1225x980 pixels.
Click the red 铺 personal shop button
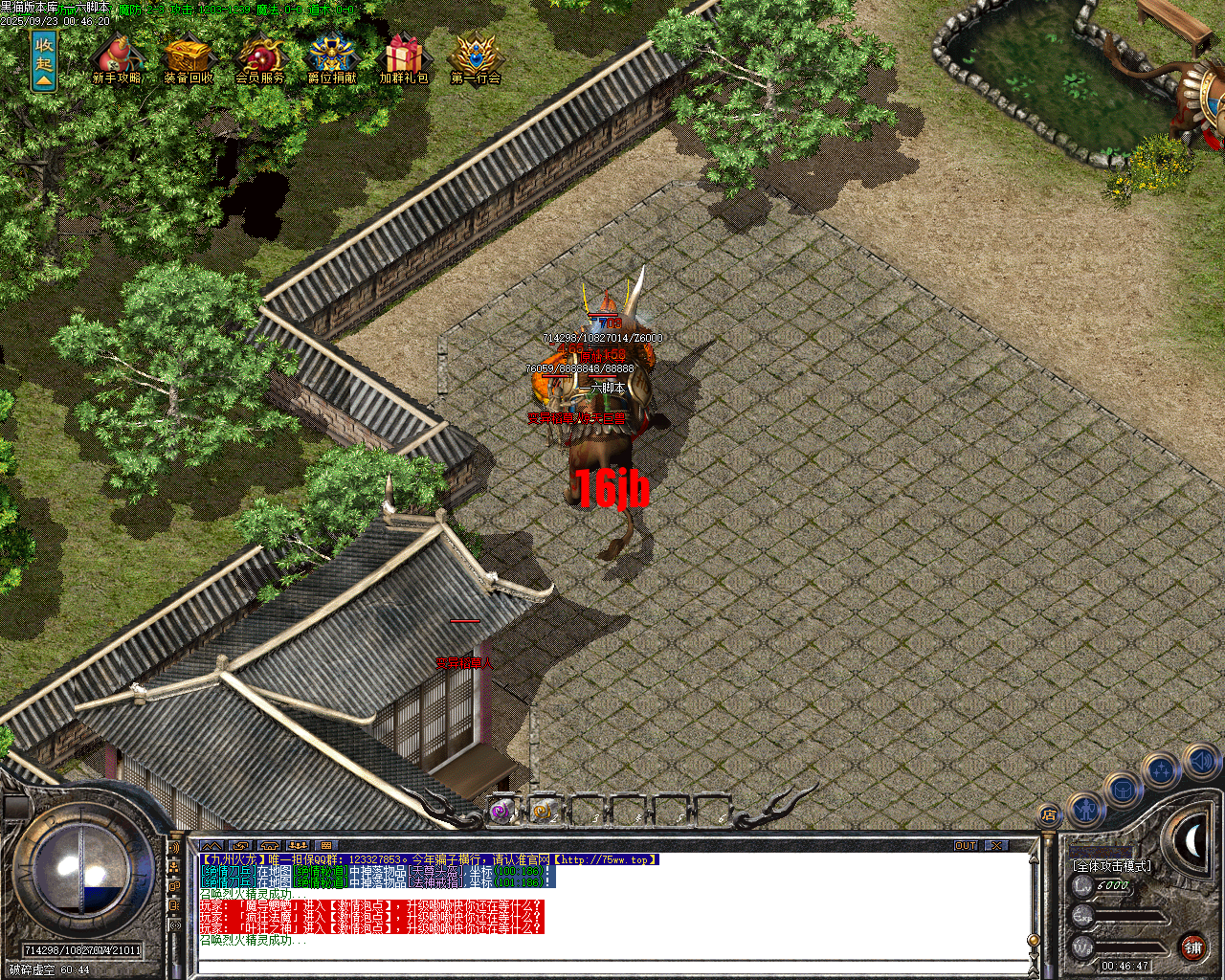click(x=1192, y=947)
